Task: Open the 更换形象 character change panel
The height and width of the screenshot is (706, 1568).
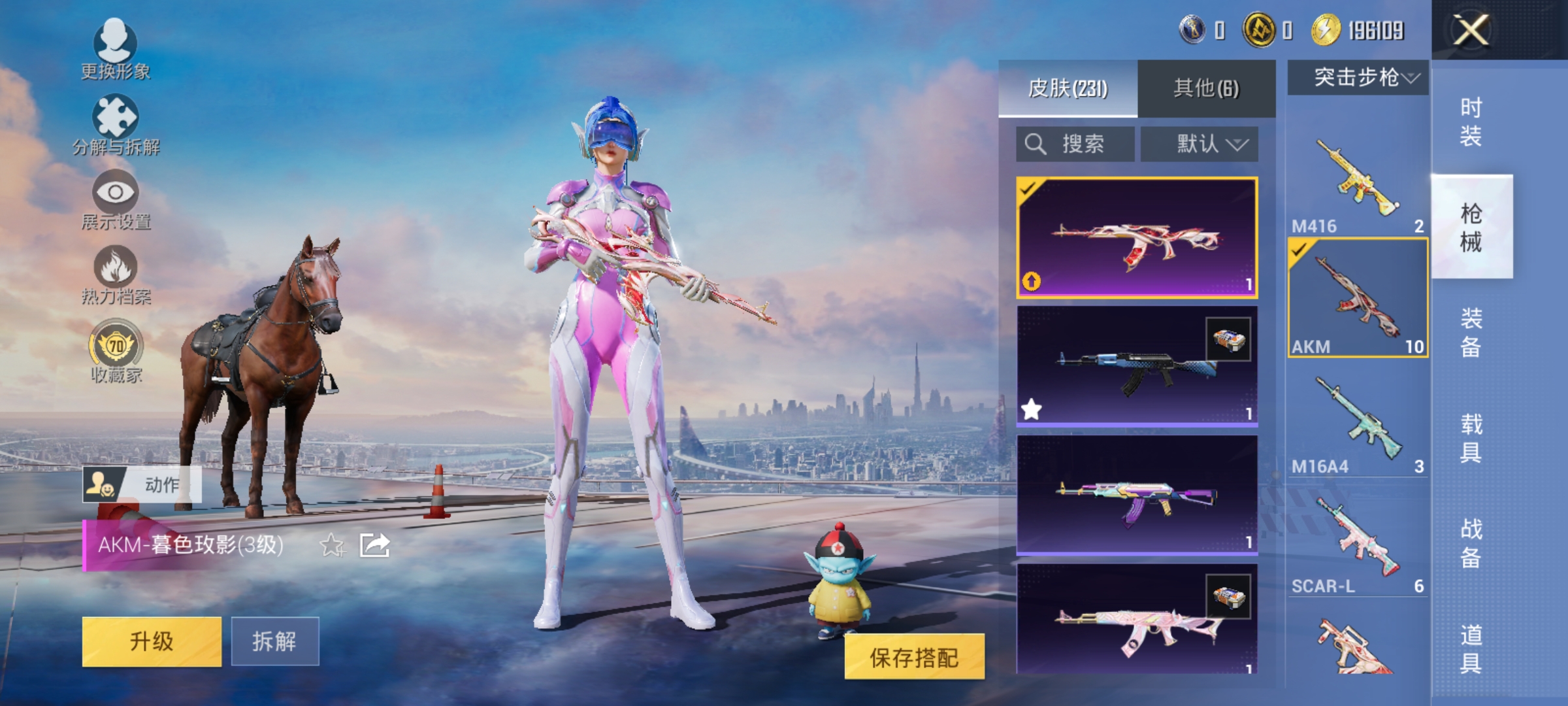Action: [116, 52]
